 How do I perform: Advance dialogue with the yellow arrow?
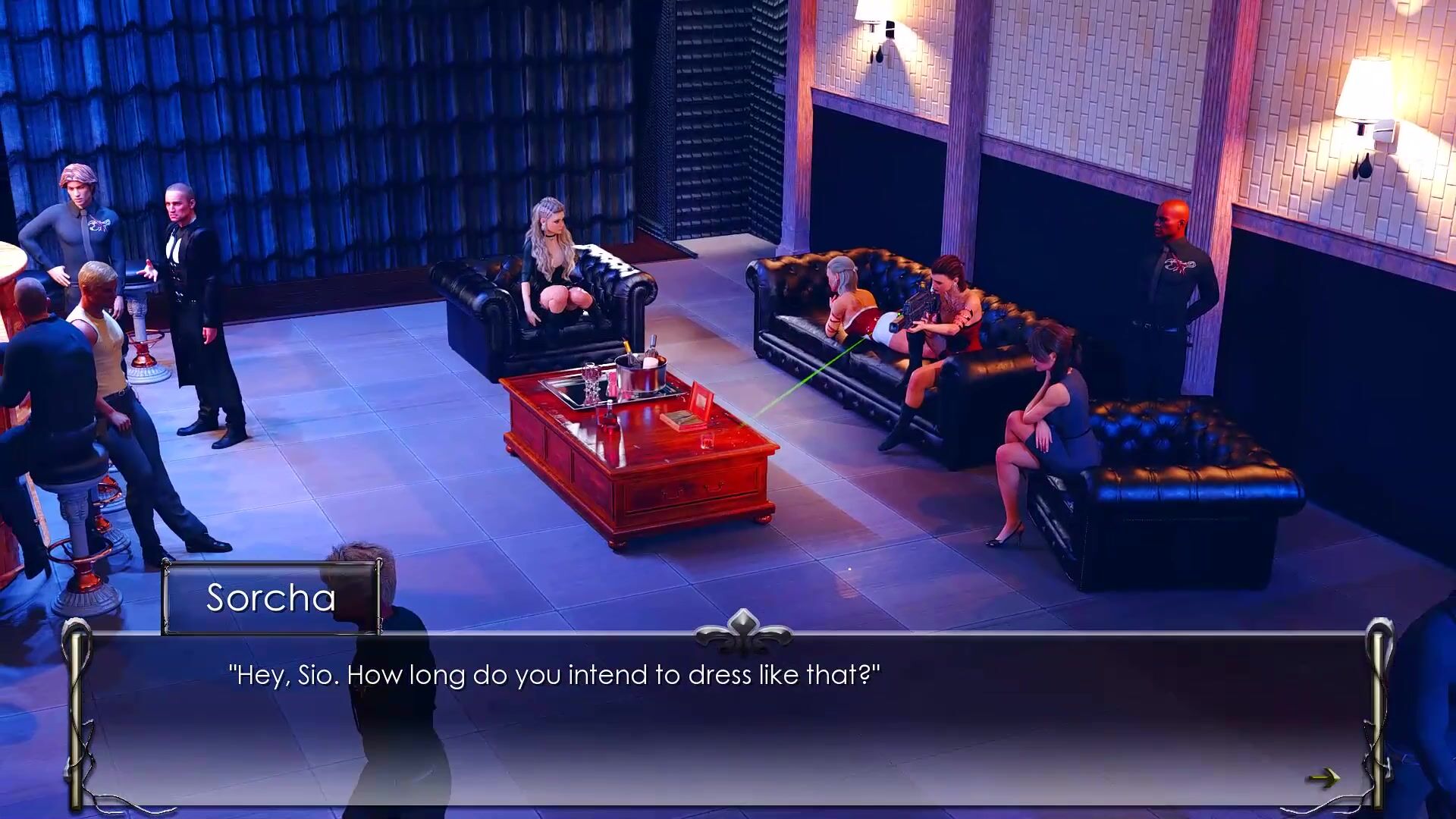pyautogui.click(x=1324, y=777)
